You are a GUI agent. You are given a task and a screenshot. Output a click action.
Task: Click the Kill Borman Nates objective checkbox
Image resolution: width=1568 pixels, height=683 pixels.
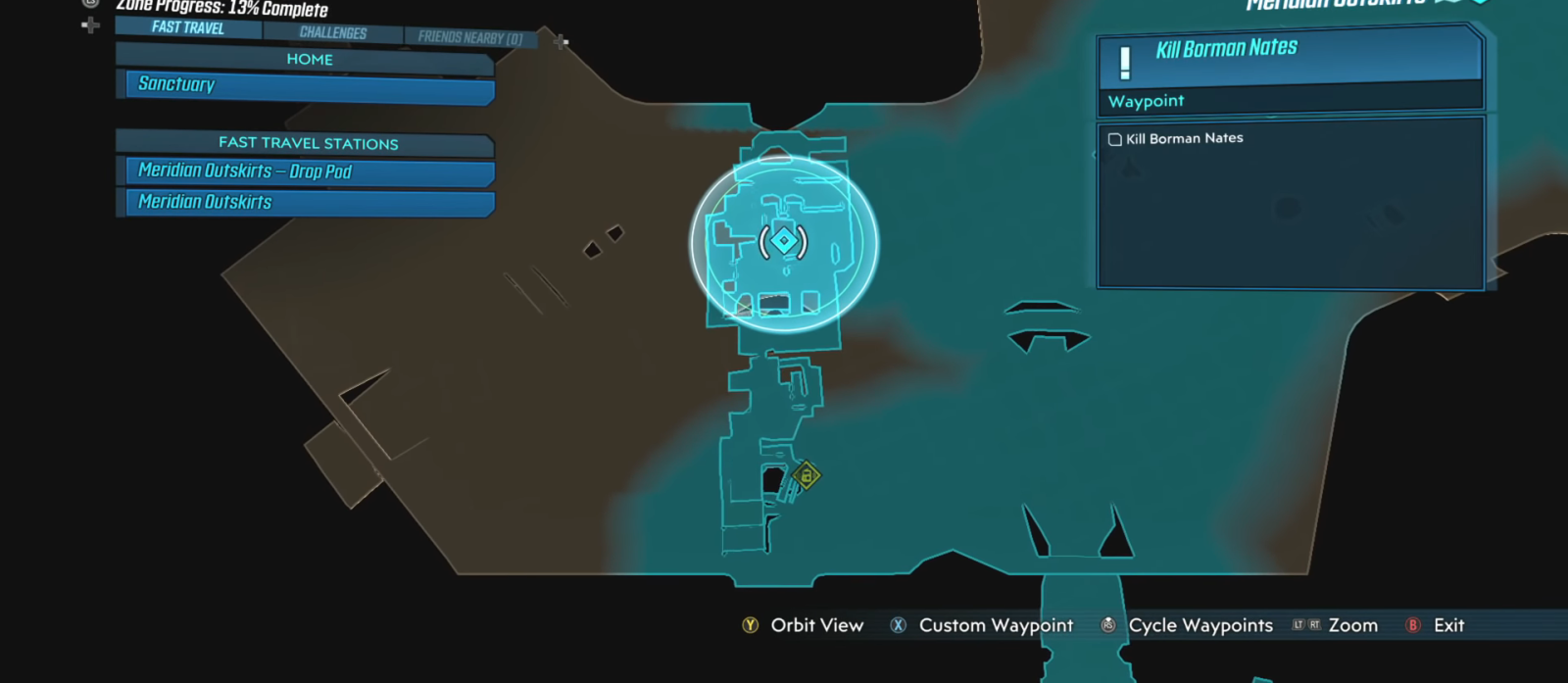coord(1115,139)
